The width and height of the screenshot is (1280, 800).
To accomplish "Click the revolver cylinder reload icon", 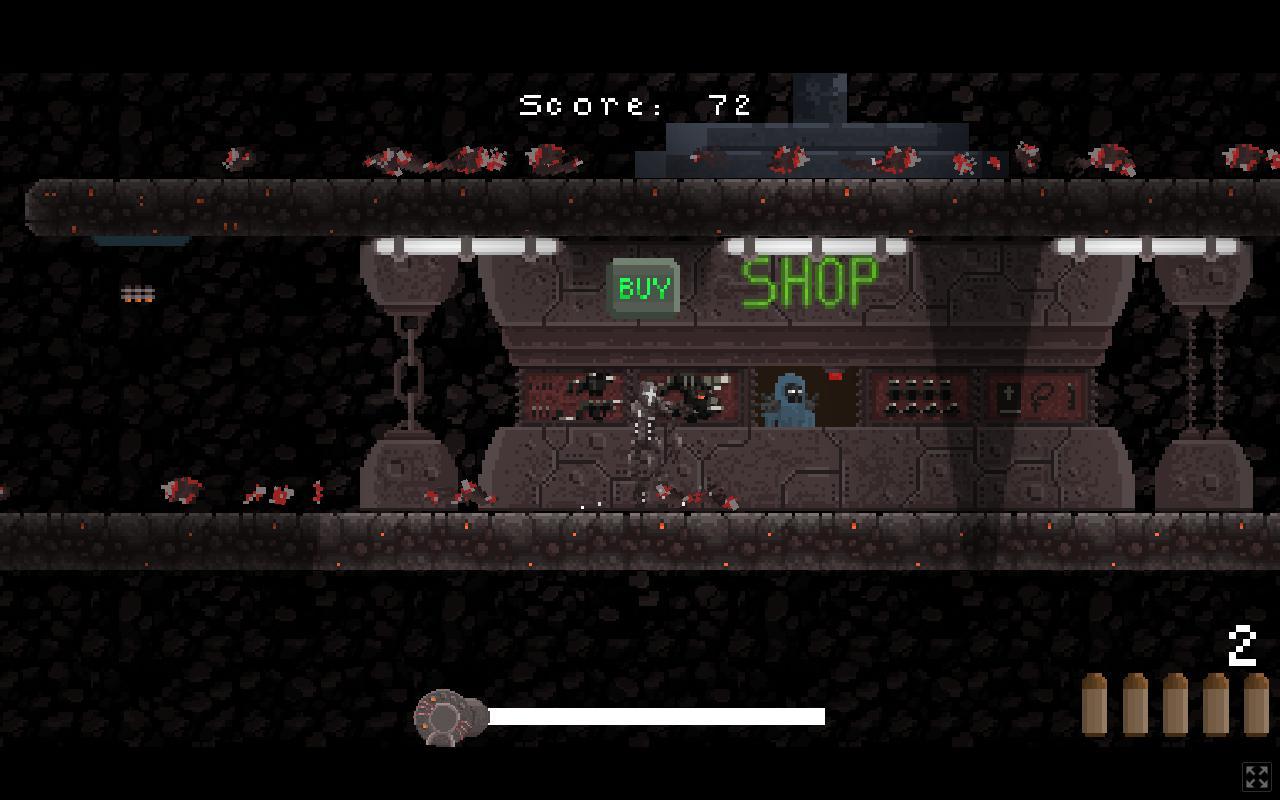I will pos(447,715).
